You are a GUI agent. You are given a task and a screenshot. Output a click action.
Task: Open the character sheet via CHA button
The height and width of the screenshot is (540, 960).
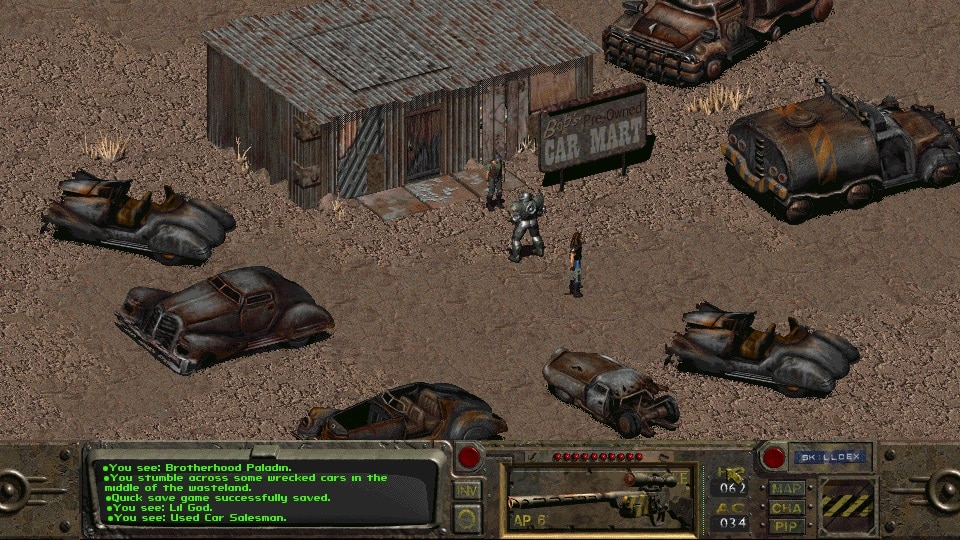pyautogui.click(x=786, y=508)
